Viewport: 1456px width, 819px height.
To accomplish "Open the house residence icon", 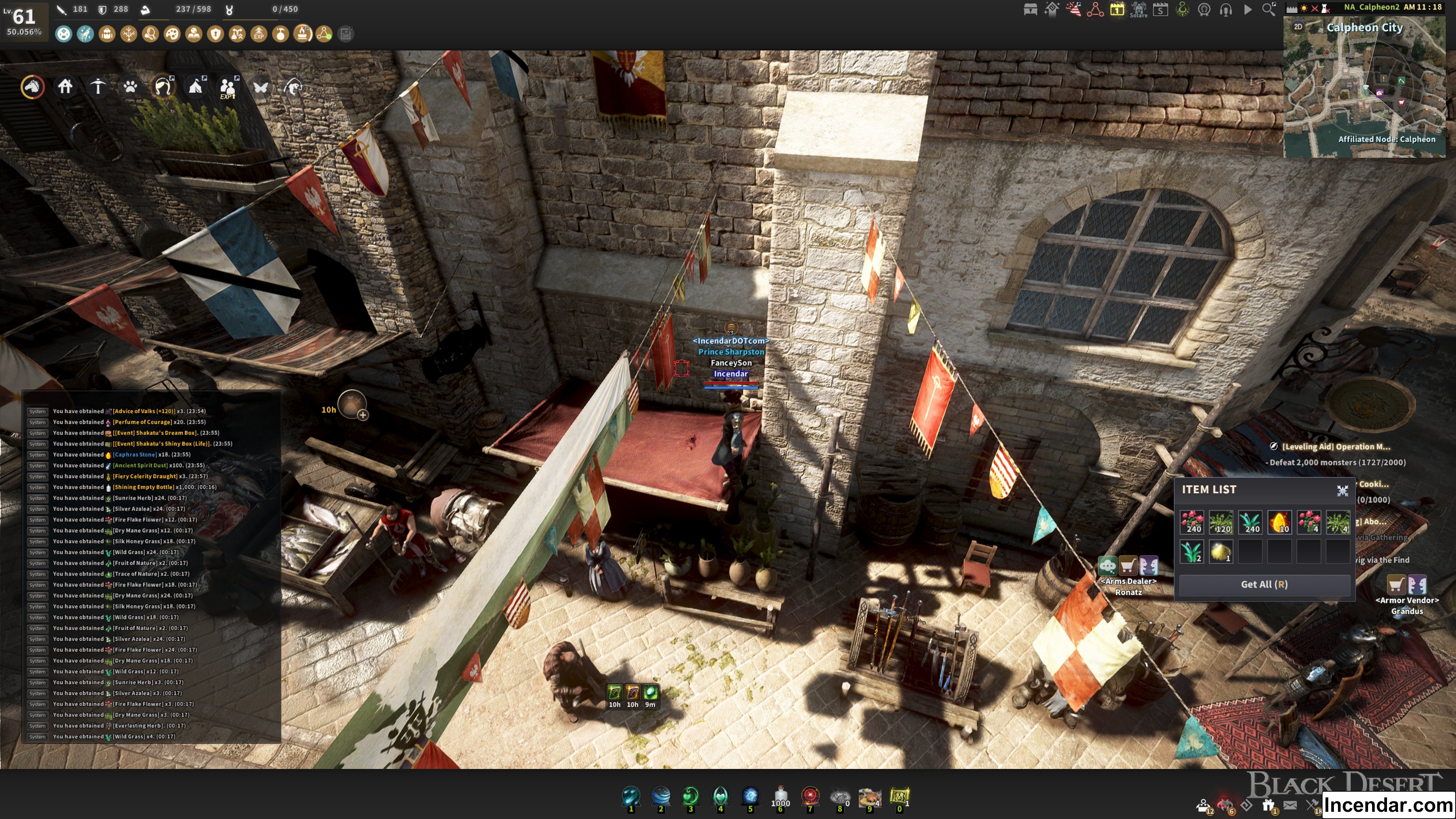I will pyautogui.click(x=66, y=86).
